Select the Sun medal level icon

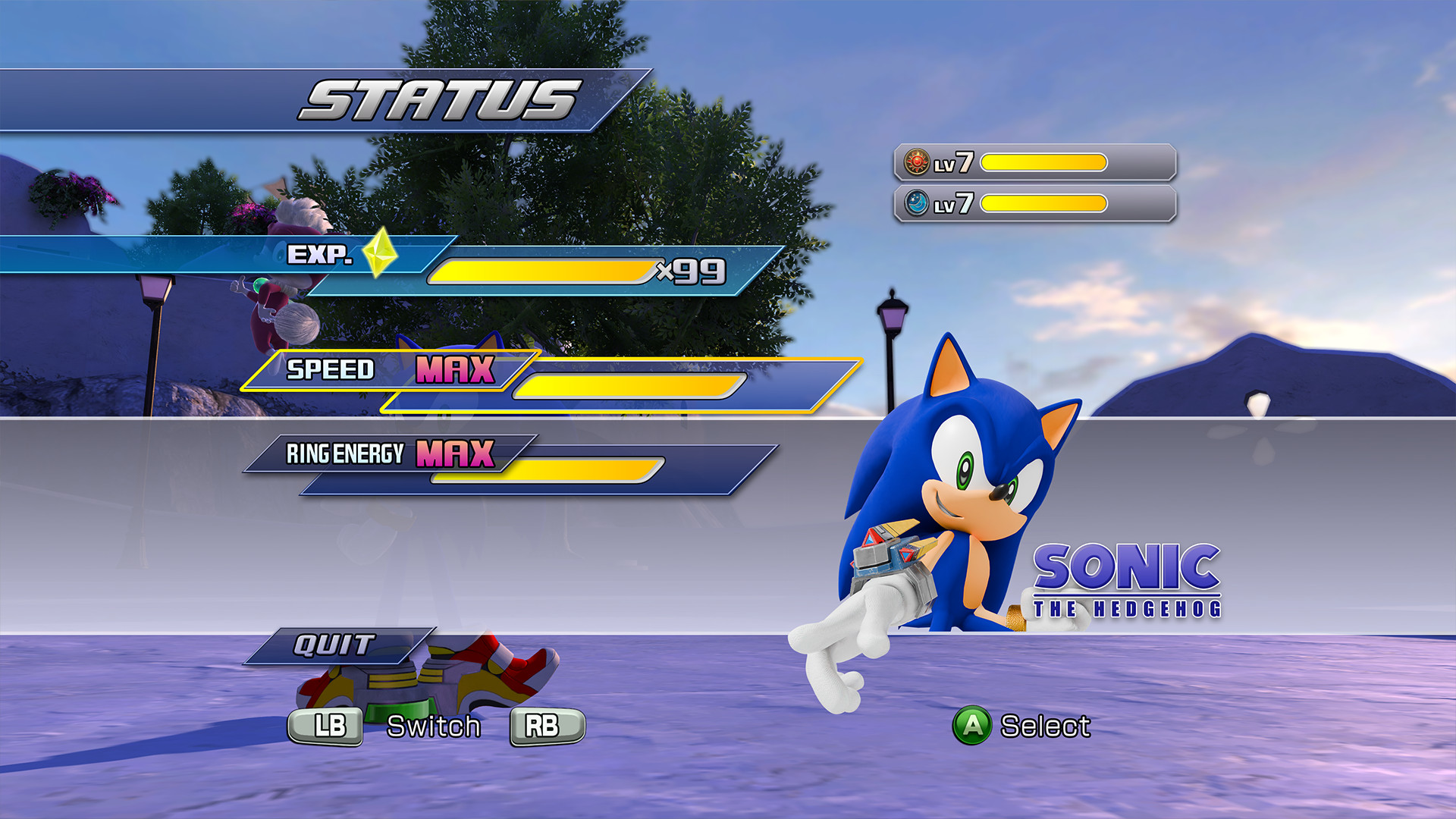tap(918, 161)
